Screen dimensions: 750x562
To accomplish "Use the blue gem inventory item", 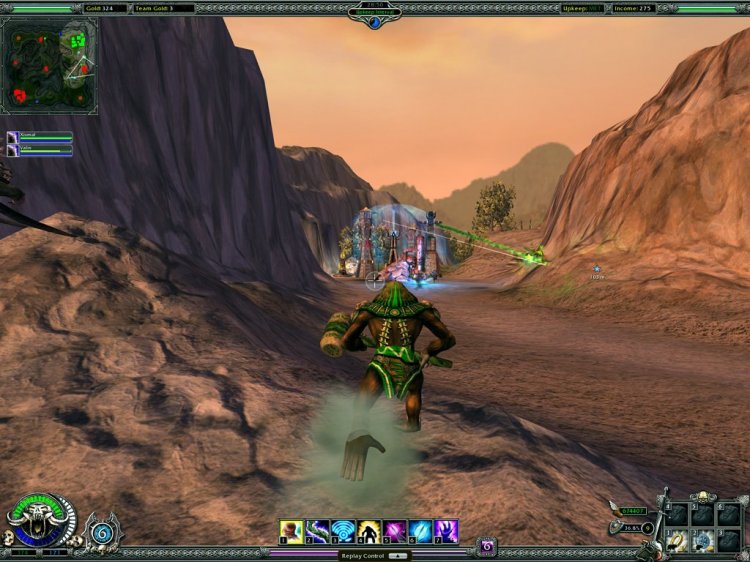I will (703, 541).
